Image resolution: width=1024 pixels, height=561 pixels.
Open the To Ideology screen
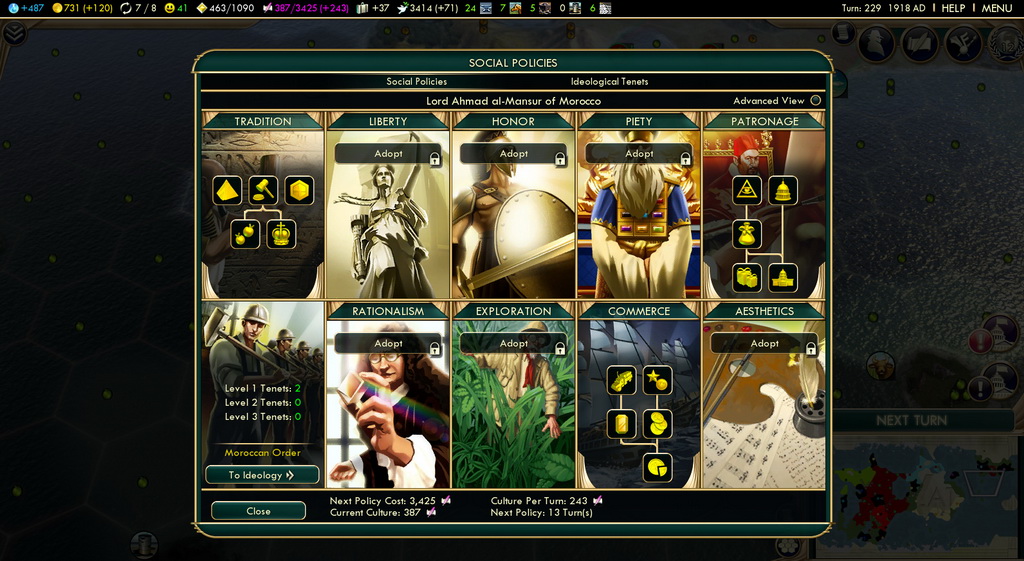tap(262, 475)
